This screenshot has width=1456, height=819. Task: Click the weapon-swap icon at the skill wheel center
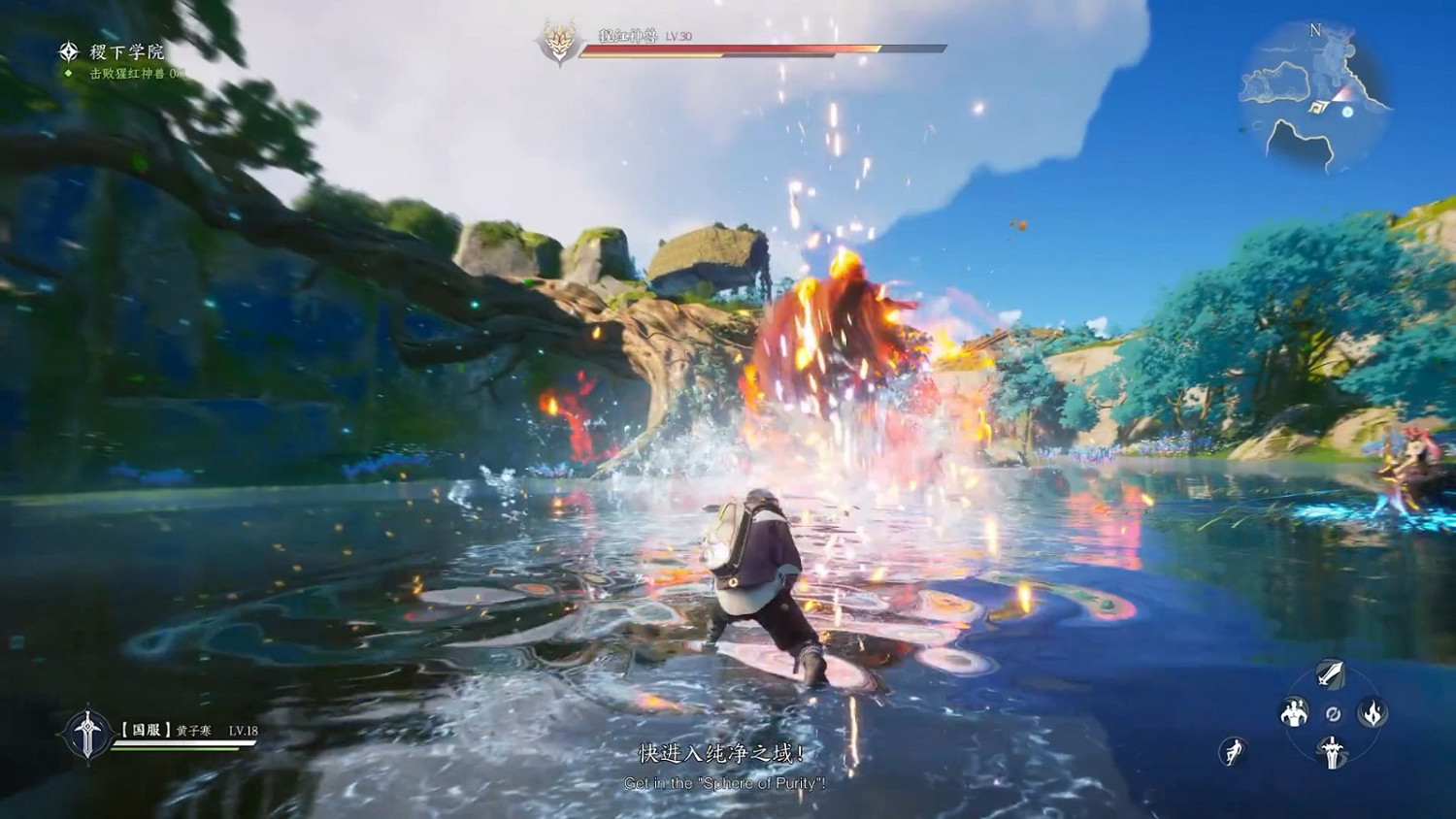1332,713
